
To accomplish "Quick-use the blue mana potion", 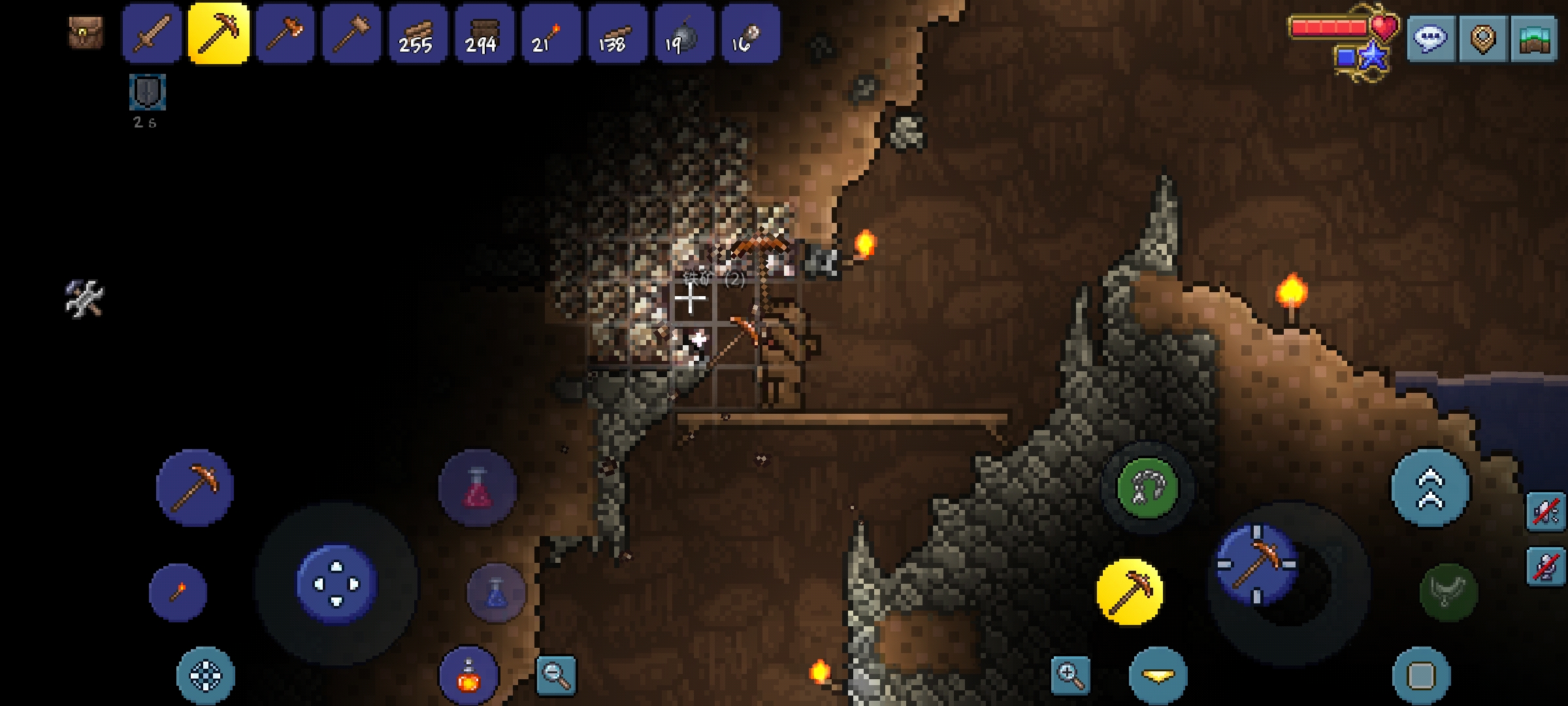I will click(x=496, y=592).
